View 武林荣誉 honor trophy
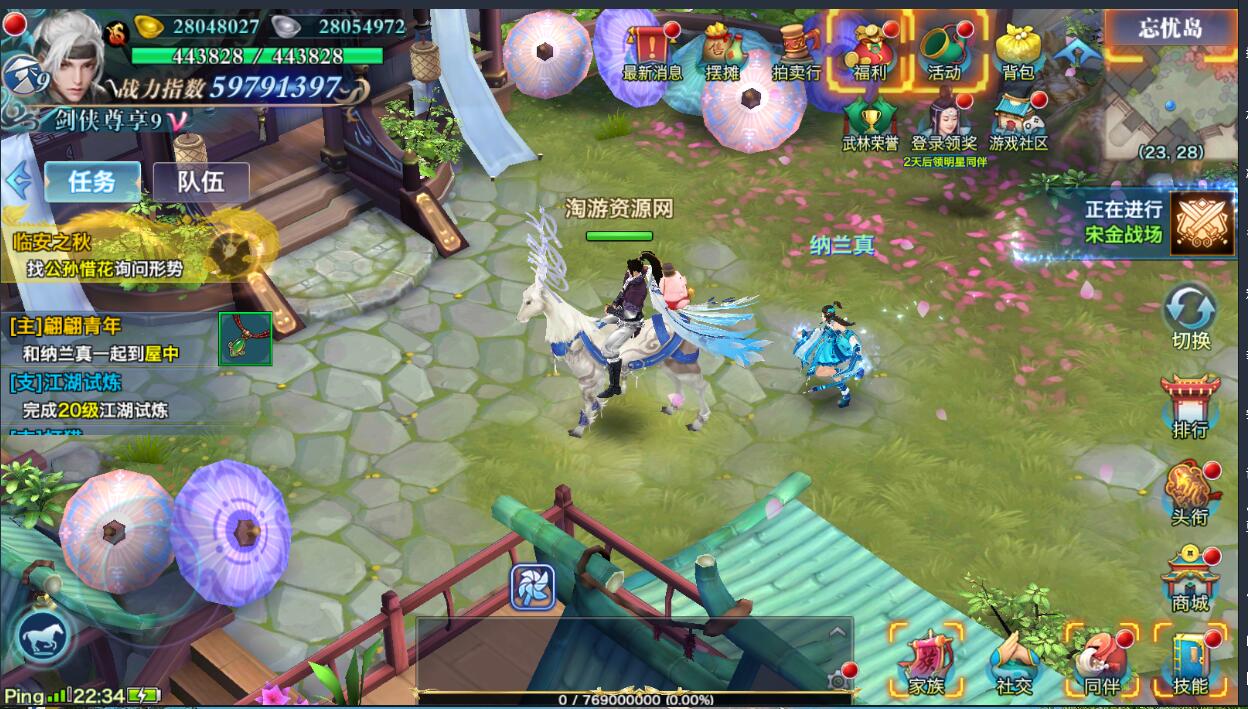 pyautogui.click(x=869, y=122)
